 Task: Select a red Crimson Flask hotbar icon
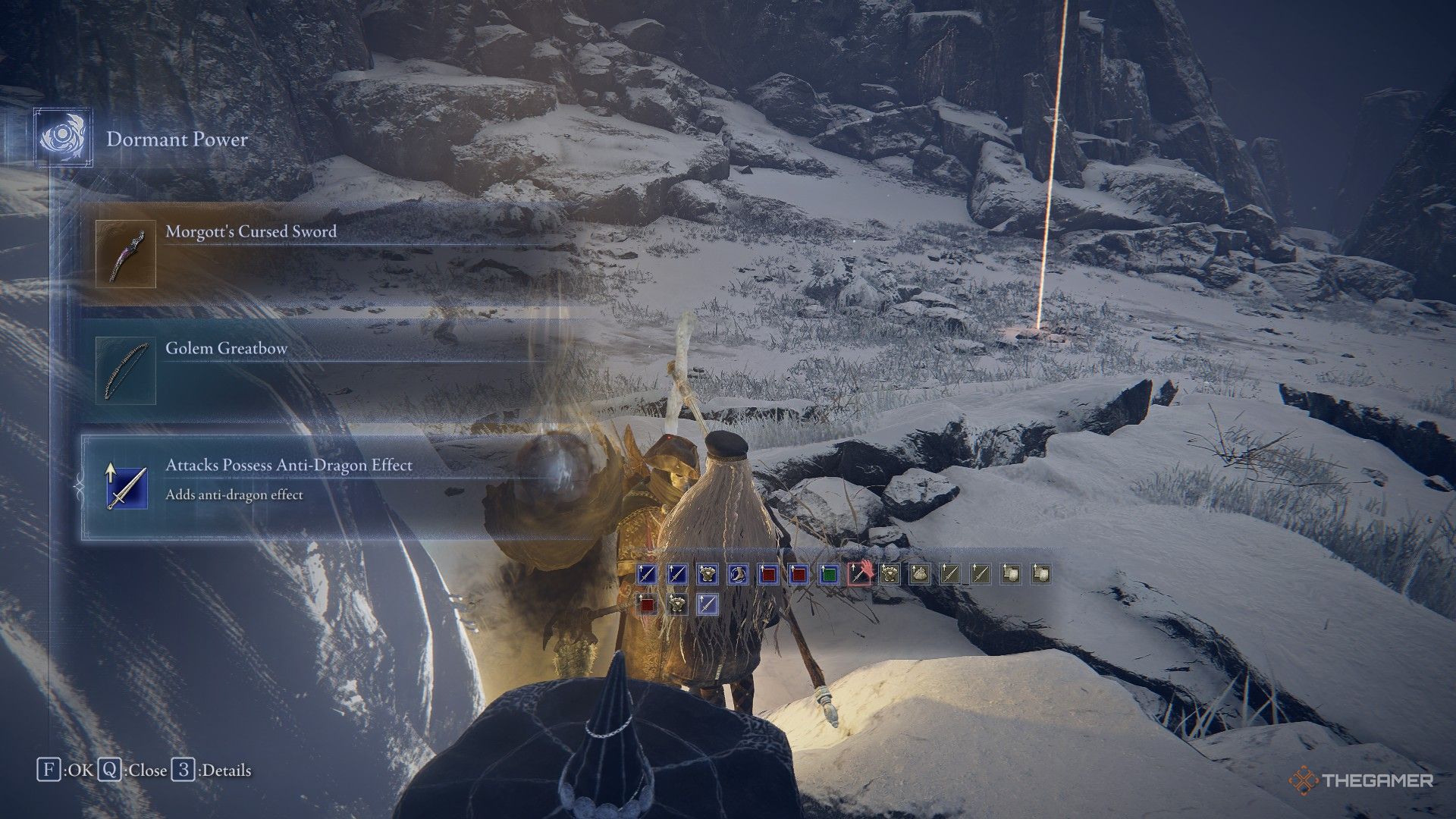point(767,574)
